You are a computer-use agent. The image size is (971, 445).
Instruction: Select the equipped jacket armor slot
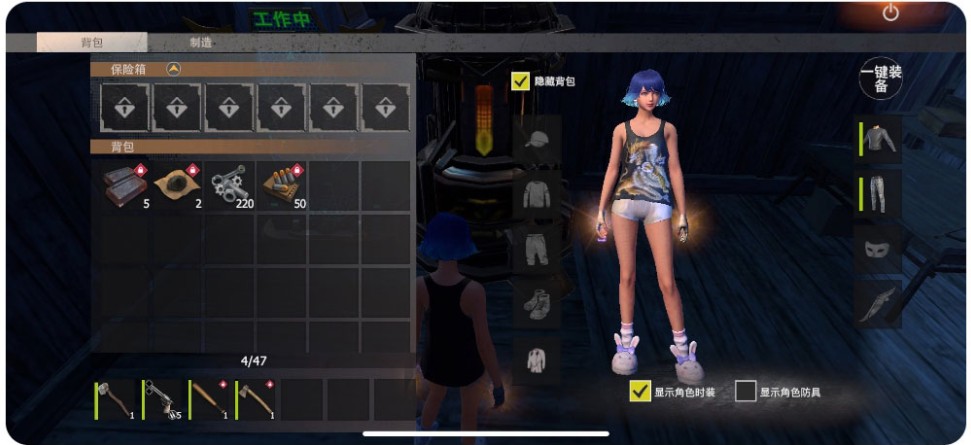point(879,140)
